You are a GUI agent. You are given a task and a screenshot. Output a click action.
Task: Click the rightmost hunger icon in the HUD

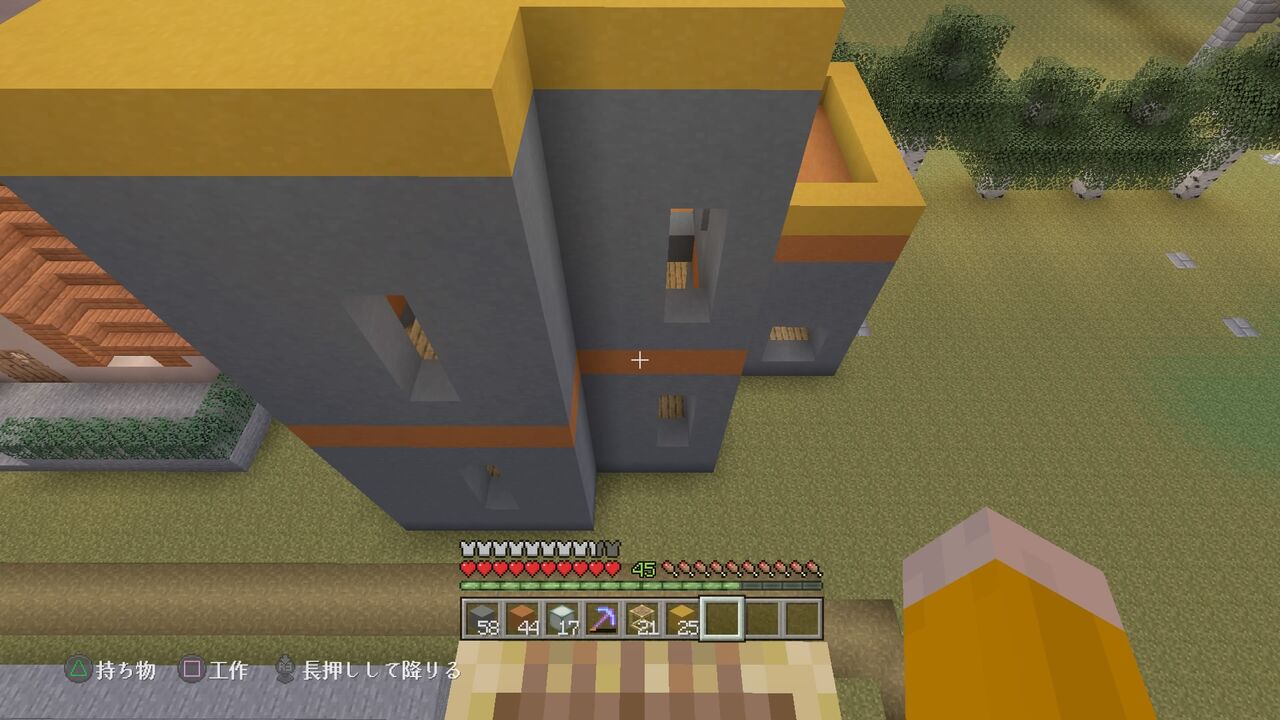(814, 570)
